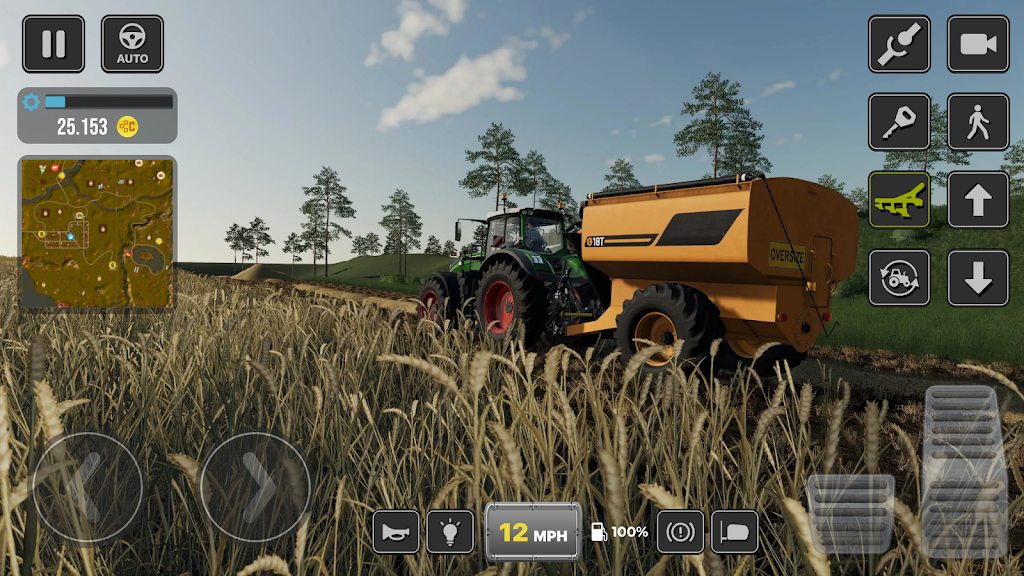
Task: Engage the parking brake button
Action: point(680,532)
